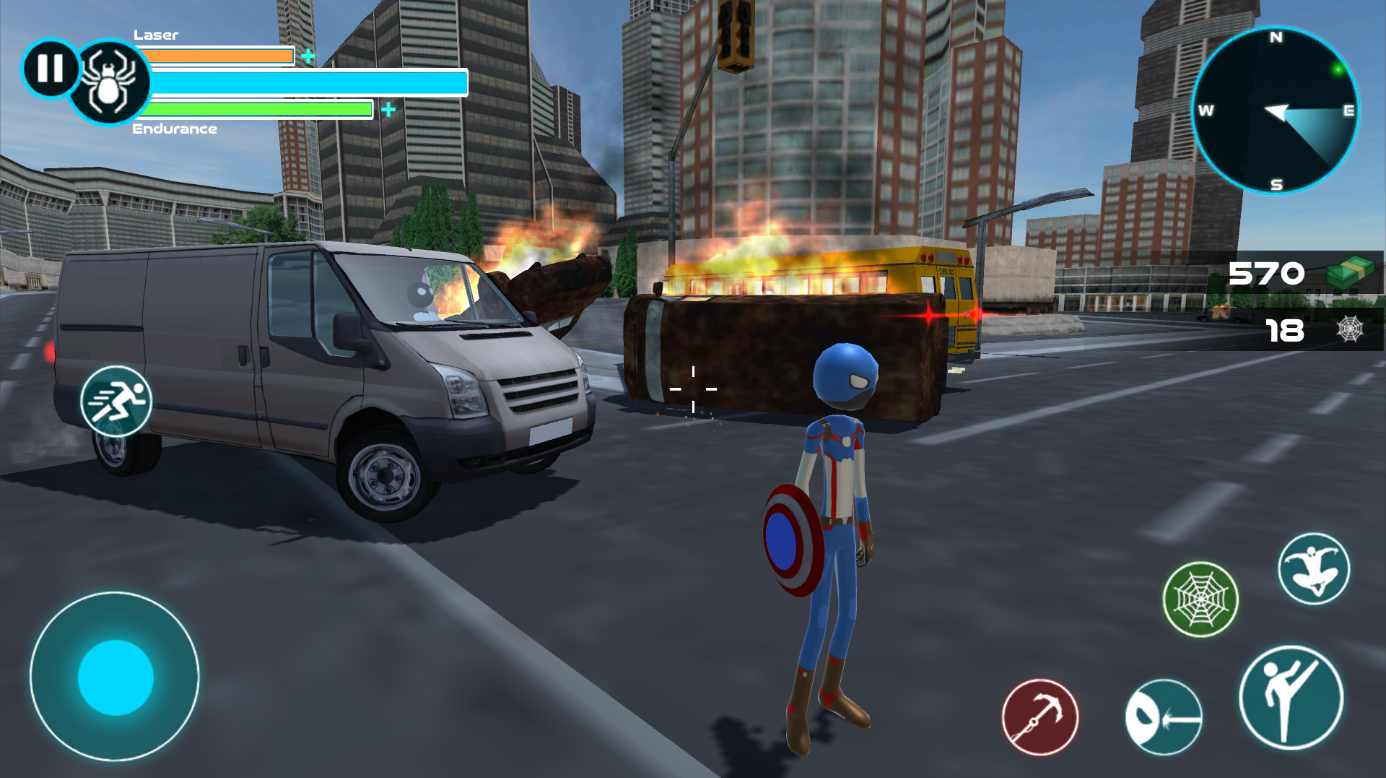Image resolution: width=1386 pixels, height=778 pixels.
Task: Refill endurance with the plus icon
Action: tap(388, 109)
